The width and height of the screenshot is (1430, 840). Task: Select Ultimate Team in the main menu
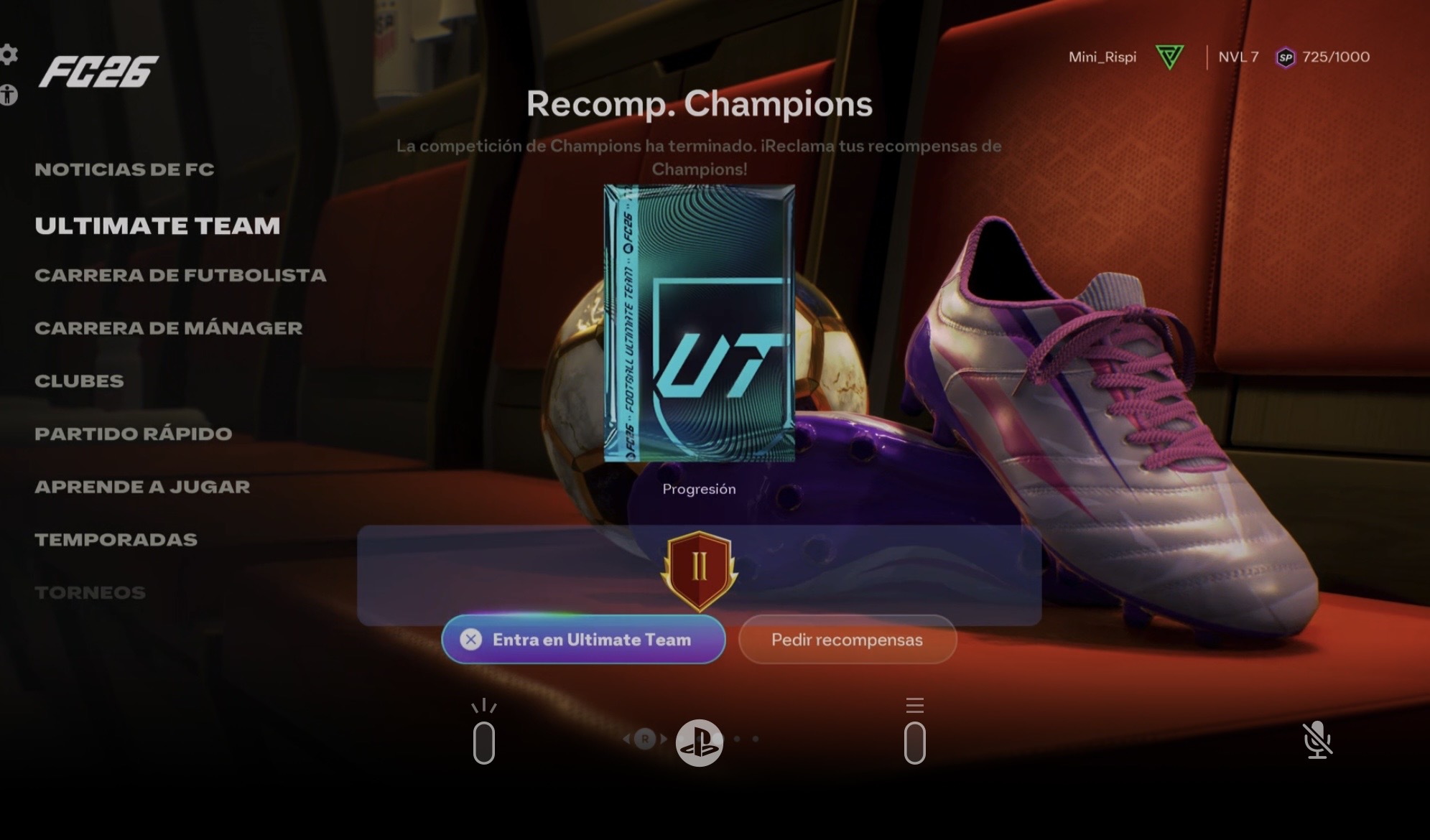(157, 225)
